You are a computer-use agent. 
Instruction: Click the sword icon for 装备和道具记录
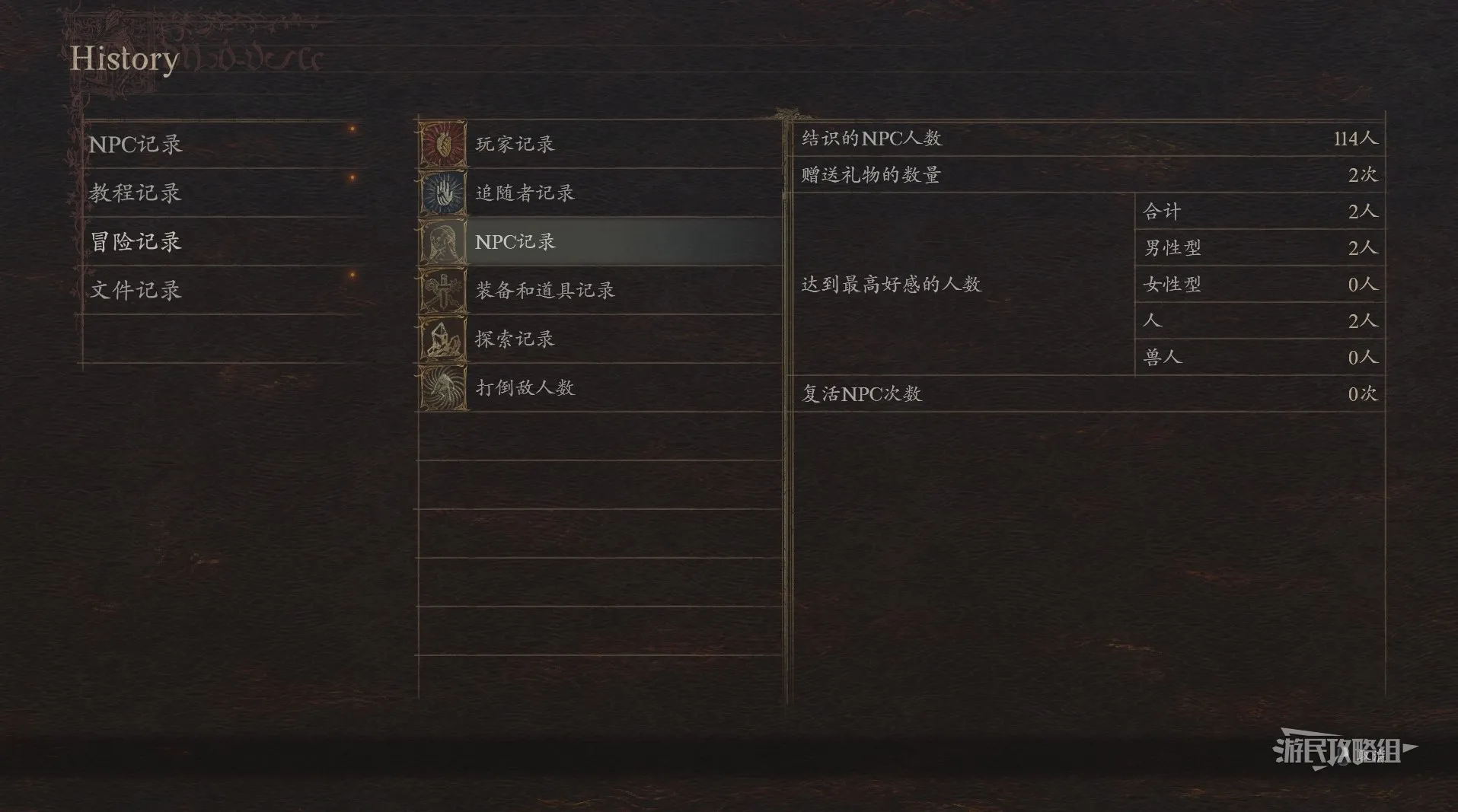[442, 290]
